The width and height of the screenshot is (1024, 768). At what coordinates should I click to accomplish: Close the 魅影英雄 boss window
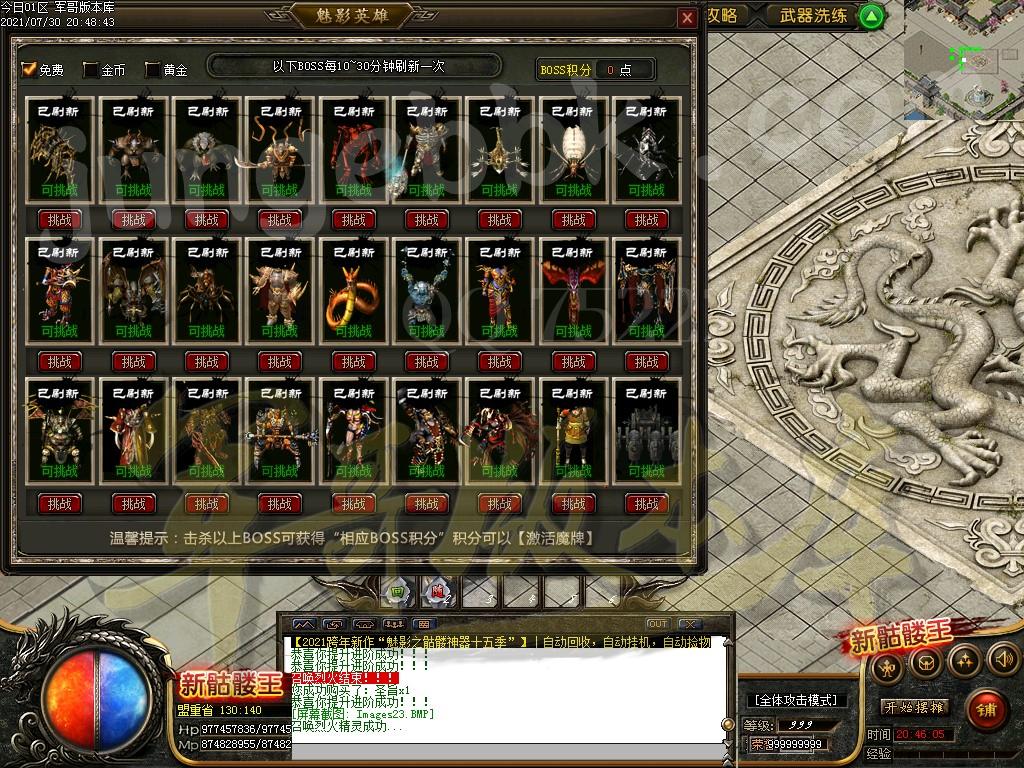click(687, 19)
